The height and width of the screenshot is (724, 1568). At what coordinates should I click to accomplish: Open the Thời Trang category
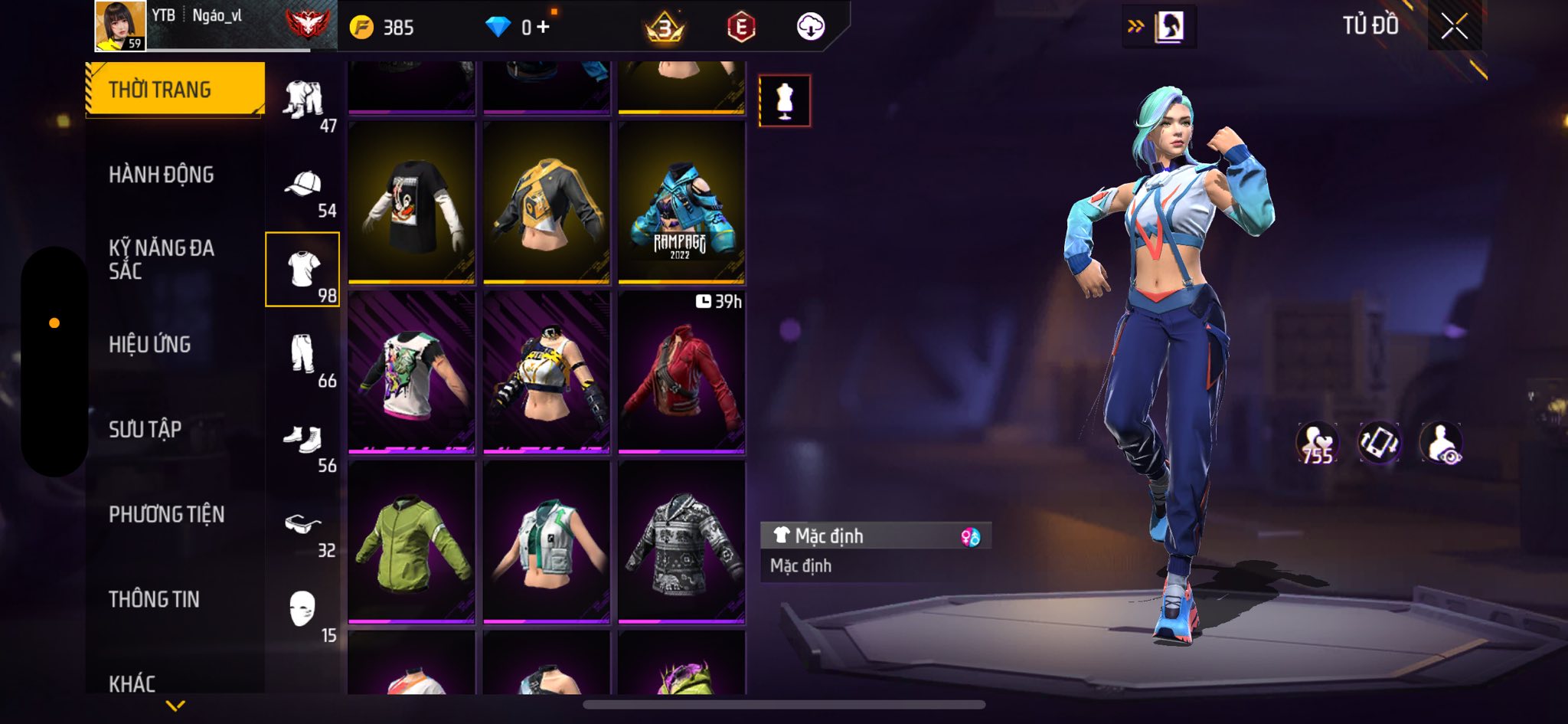coord(175,90)
